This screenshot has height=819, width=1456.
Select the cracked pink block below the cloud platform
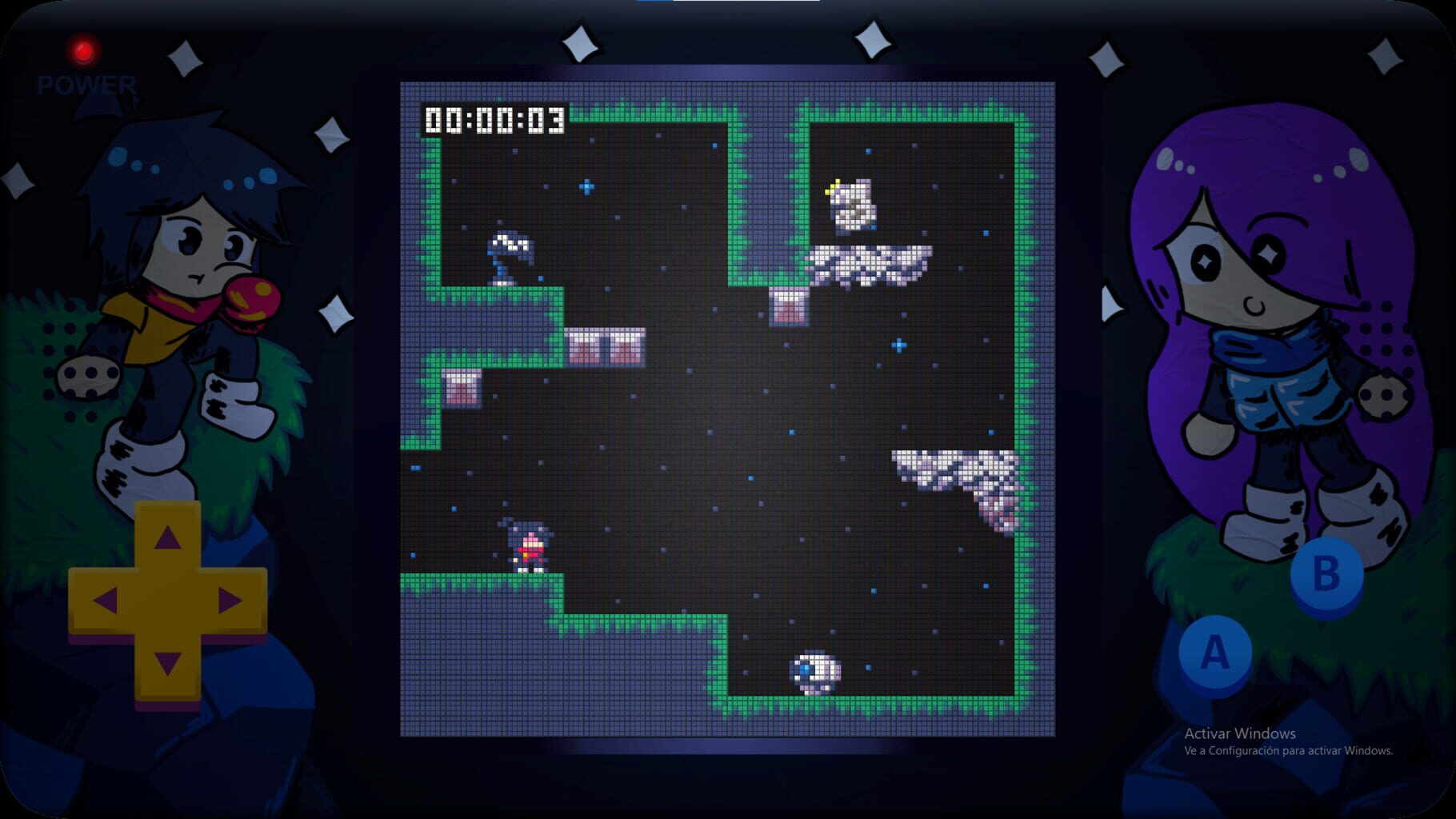click(789, 308)
